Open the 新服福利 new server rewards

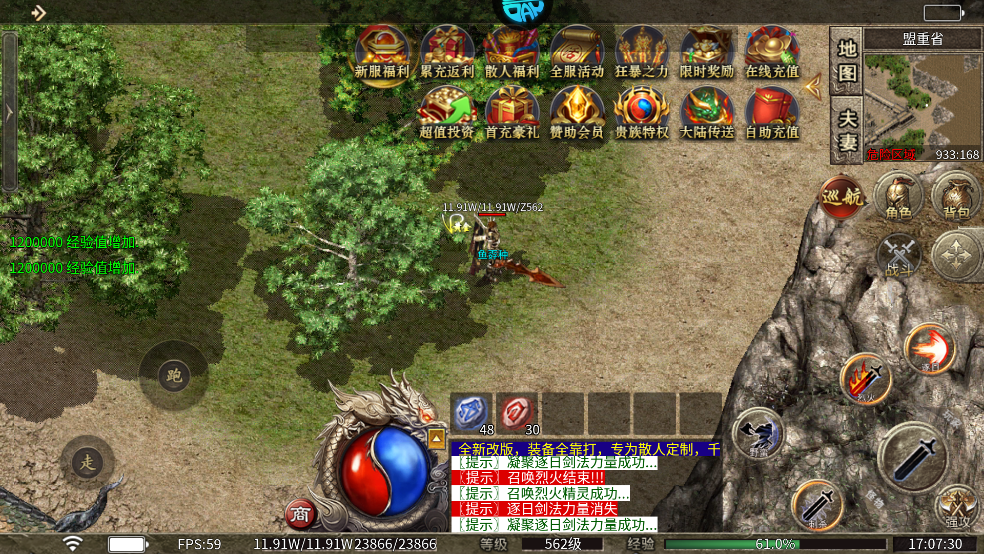pyautogui.click(x=382, y=53)
